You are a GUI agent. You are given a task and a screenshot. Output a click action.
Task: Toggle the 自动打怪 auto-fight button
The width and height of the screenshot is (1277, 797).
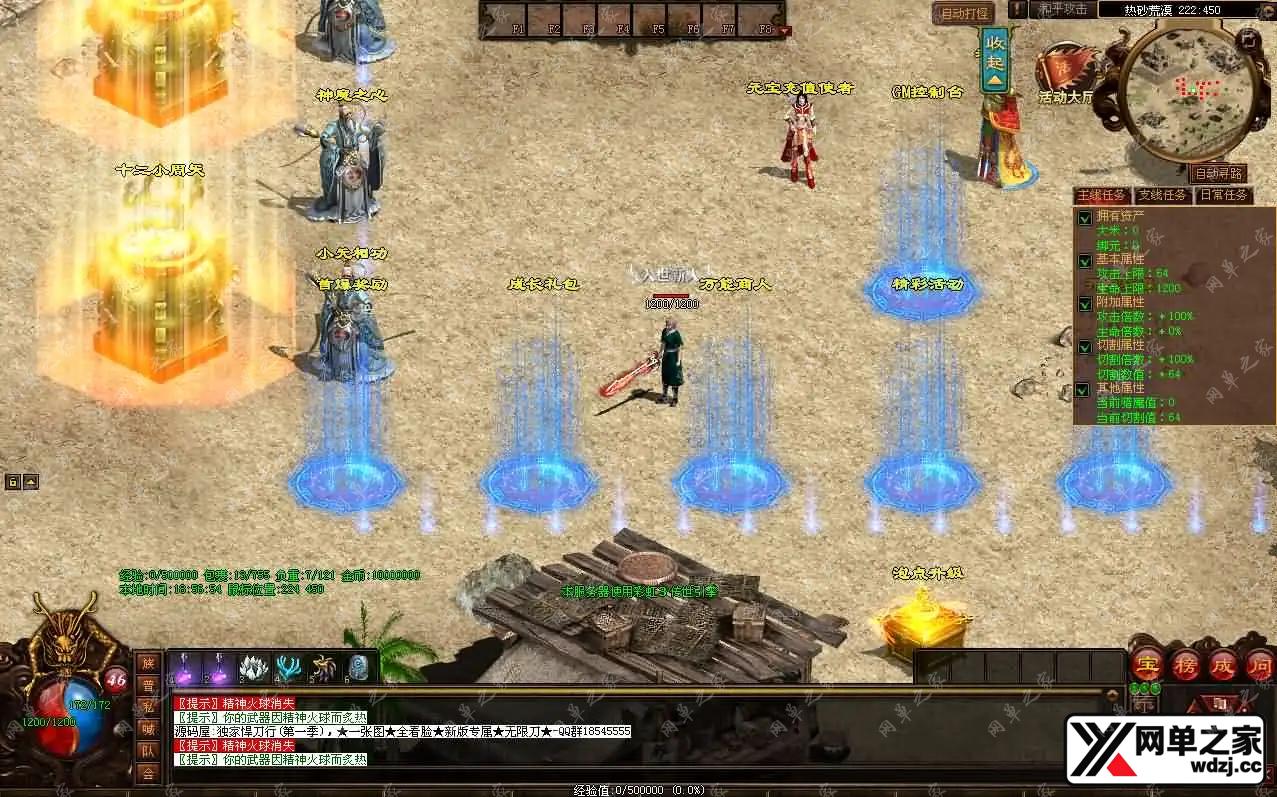(x=963, y=13)
